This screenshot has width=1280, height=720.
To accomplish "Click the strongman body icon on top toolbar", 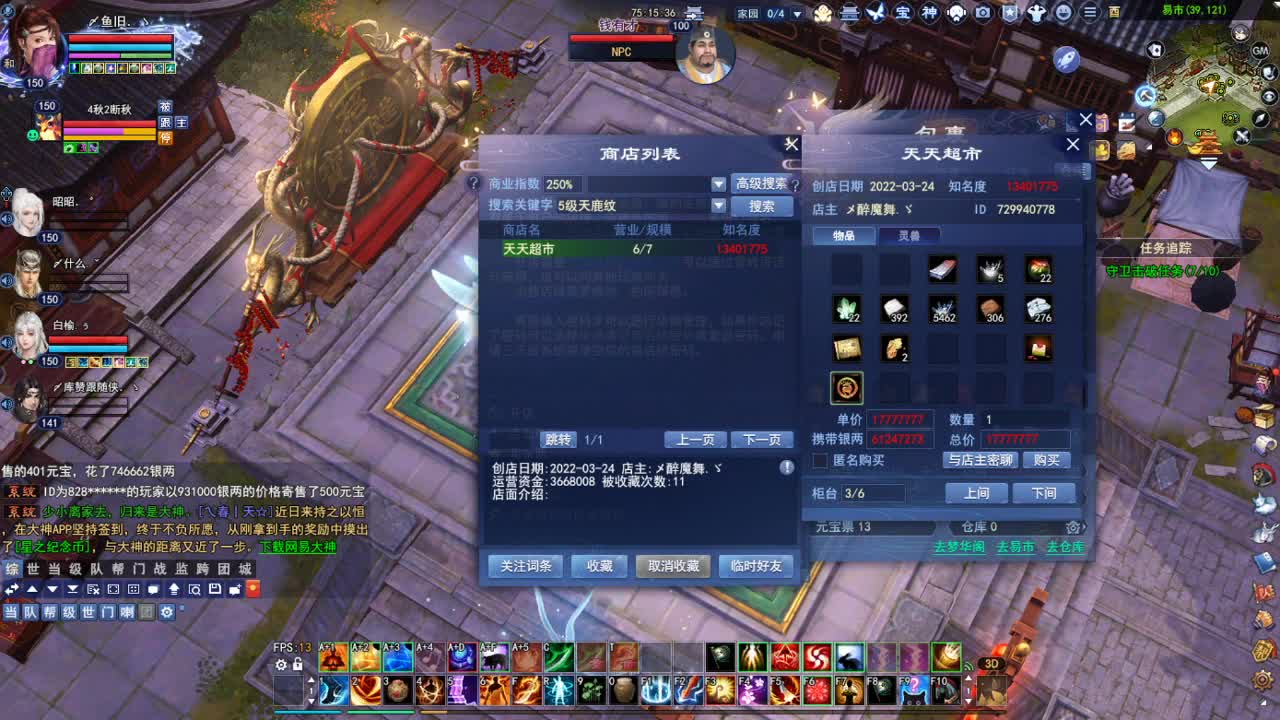I will tap(1036, 13).
